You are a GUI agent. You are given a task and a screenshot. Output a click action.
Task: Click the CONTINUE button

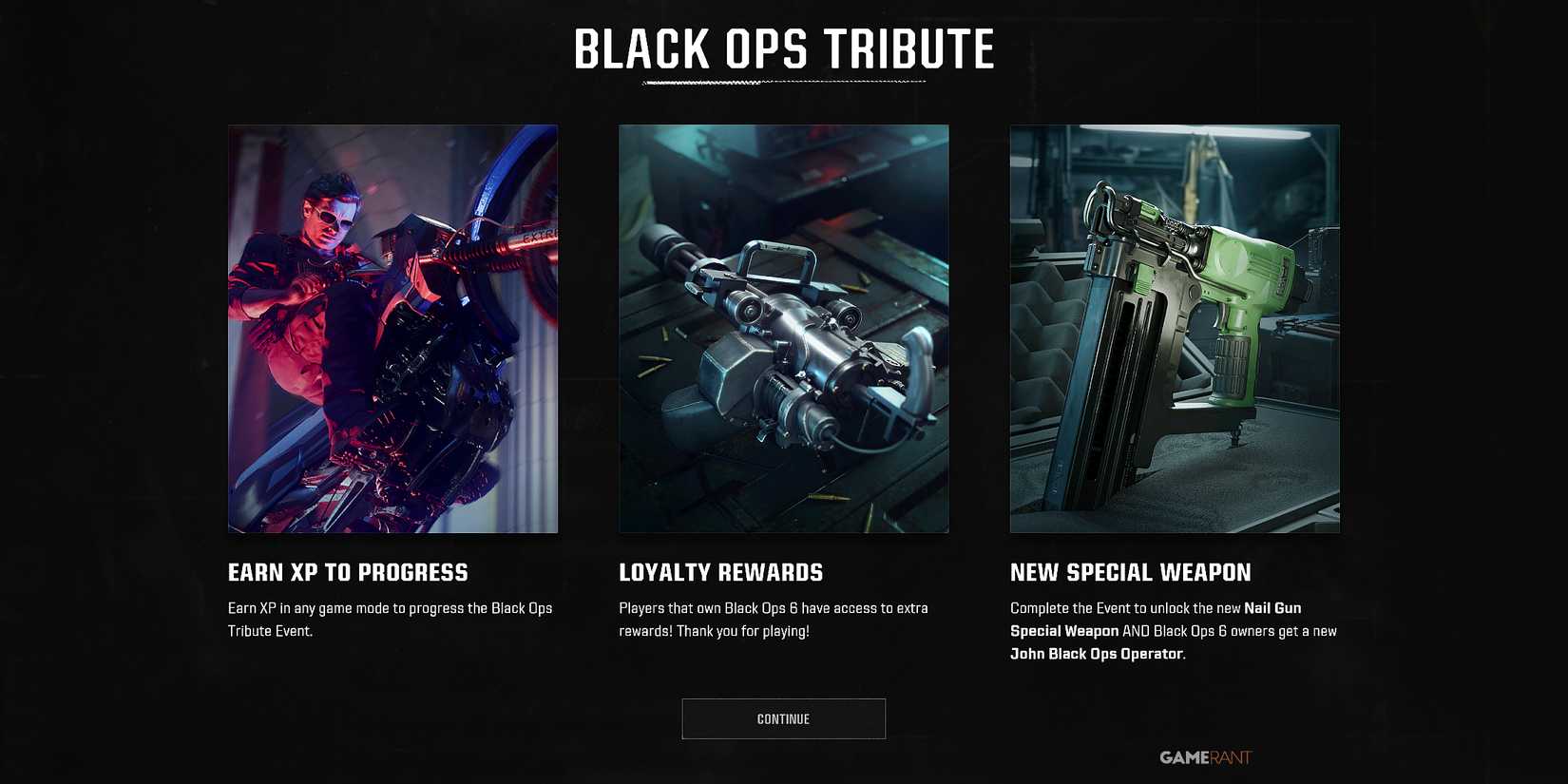[x=782, y=718]
